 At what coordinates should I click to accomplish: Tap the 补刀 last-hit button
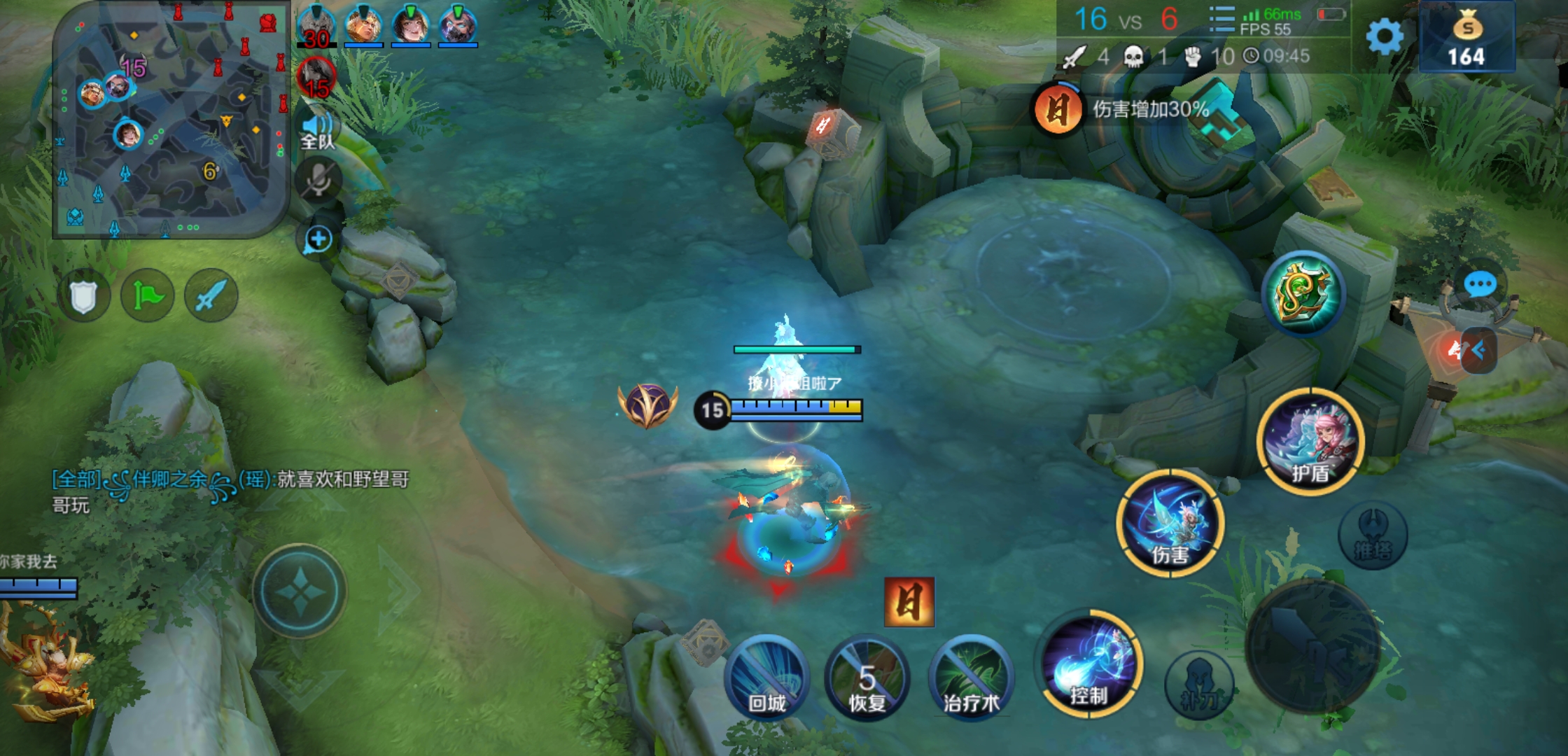[1199, 685]
